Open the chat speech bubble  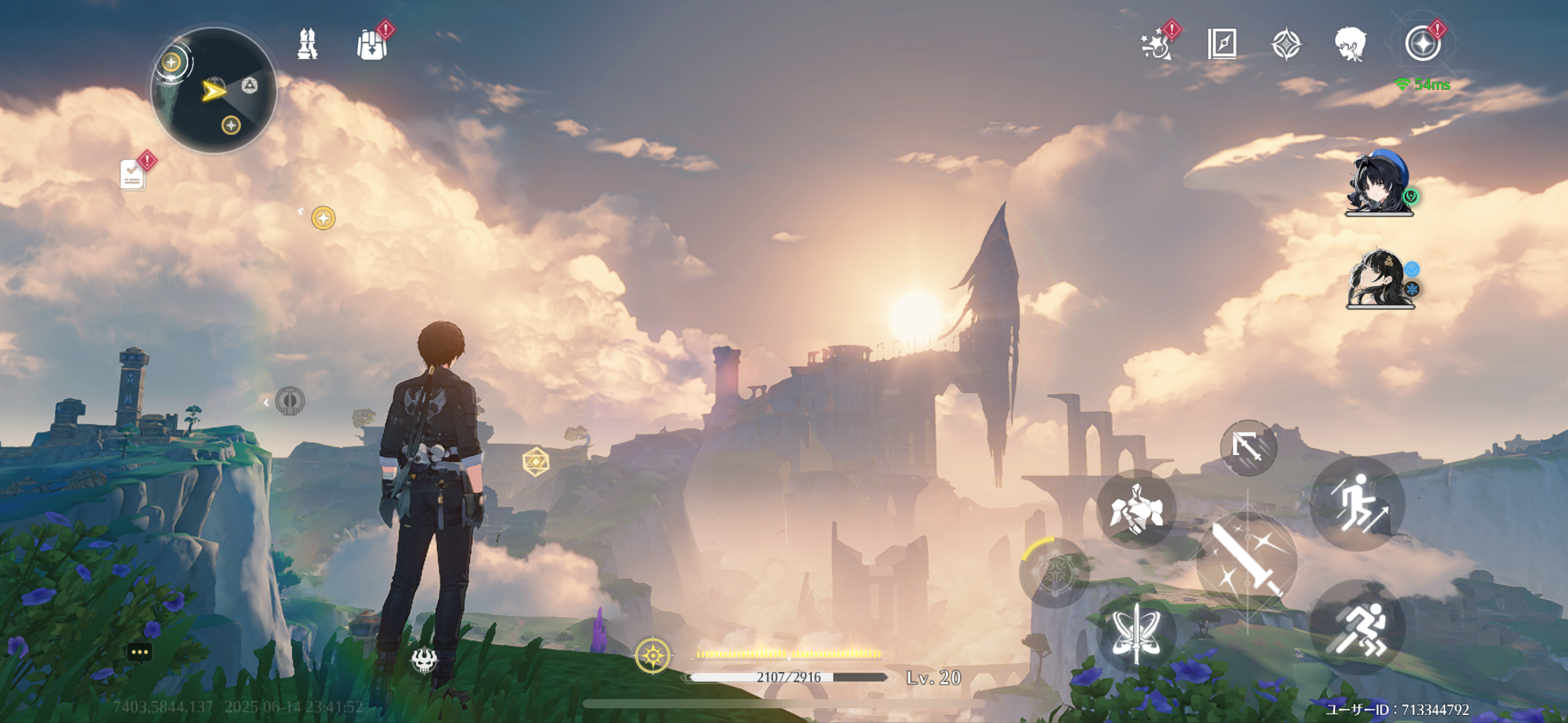(x=139, y=652)
